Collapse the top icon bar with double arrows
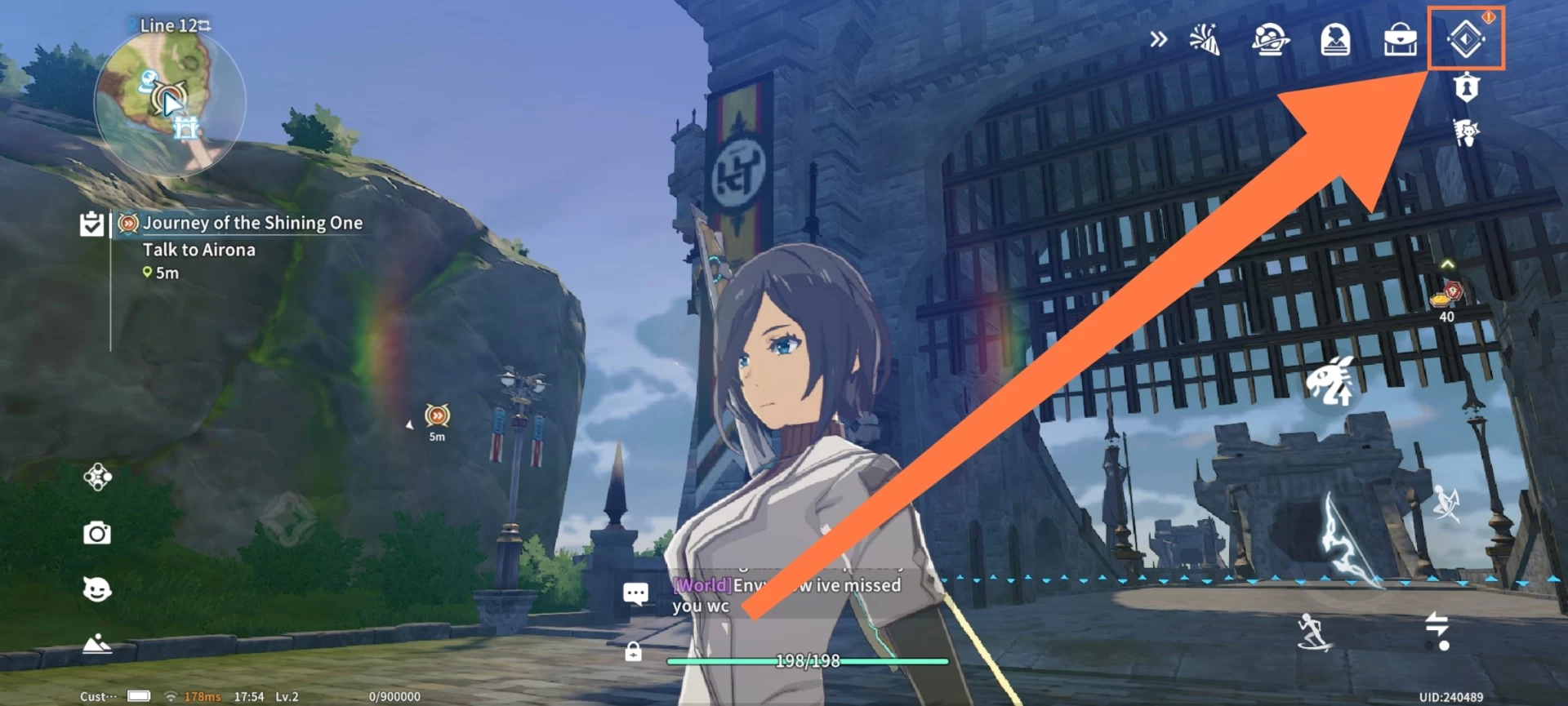This screenshot has height=706, width=1568. [1158, 39]
